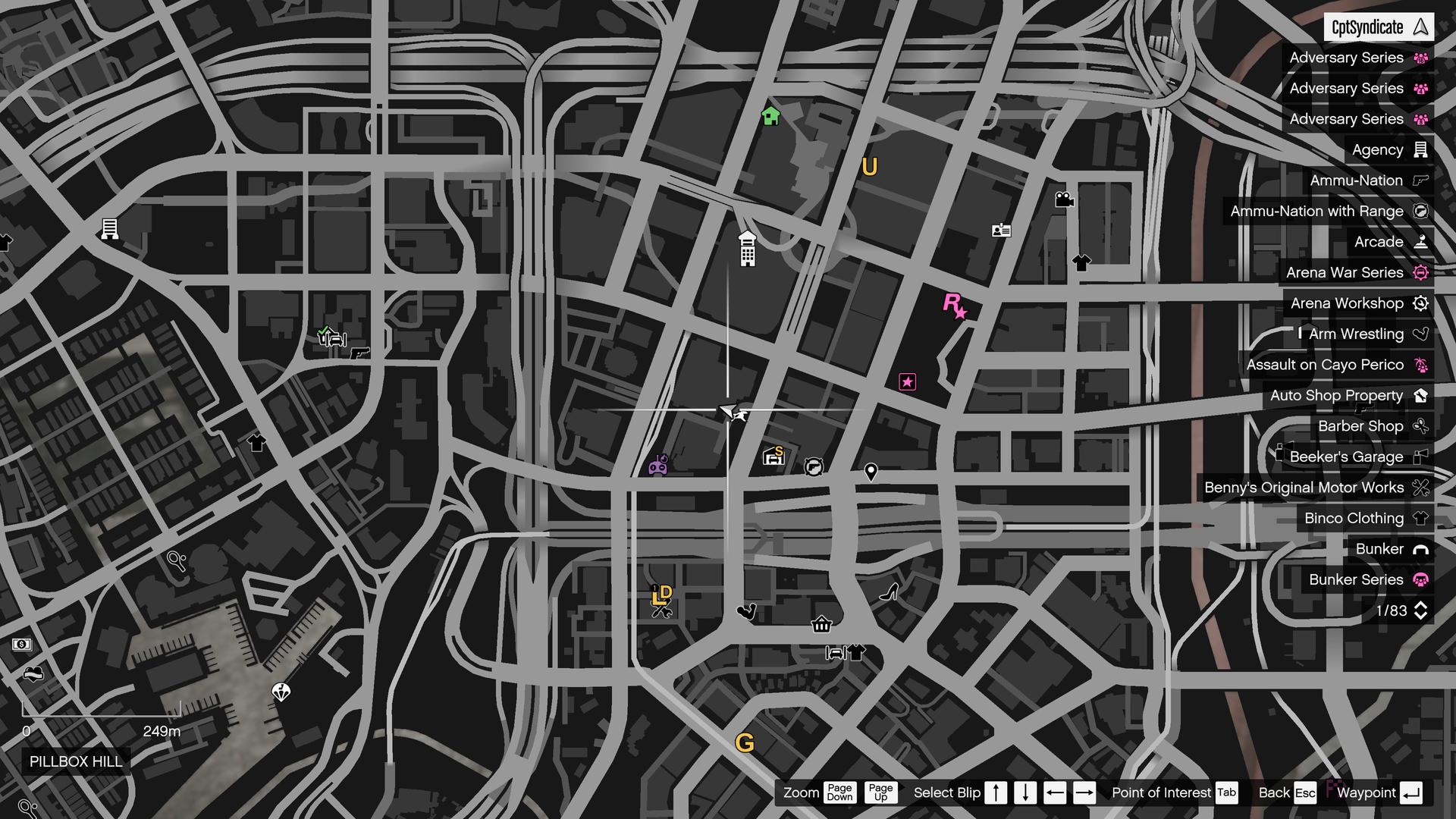Select the black waypoint pin marker on the map
This screenshot has width=1456, height=819.
tap(870, 472)
